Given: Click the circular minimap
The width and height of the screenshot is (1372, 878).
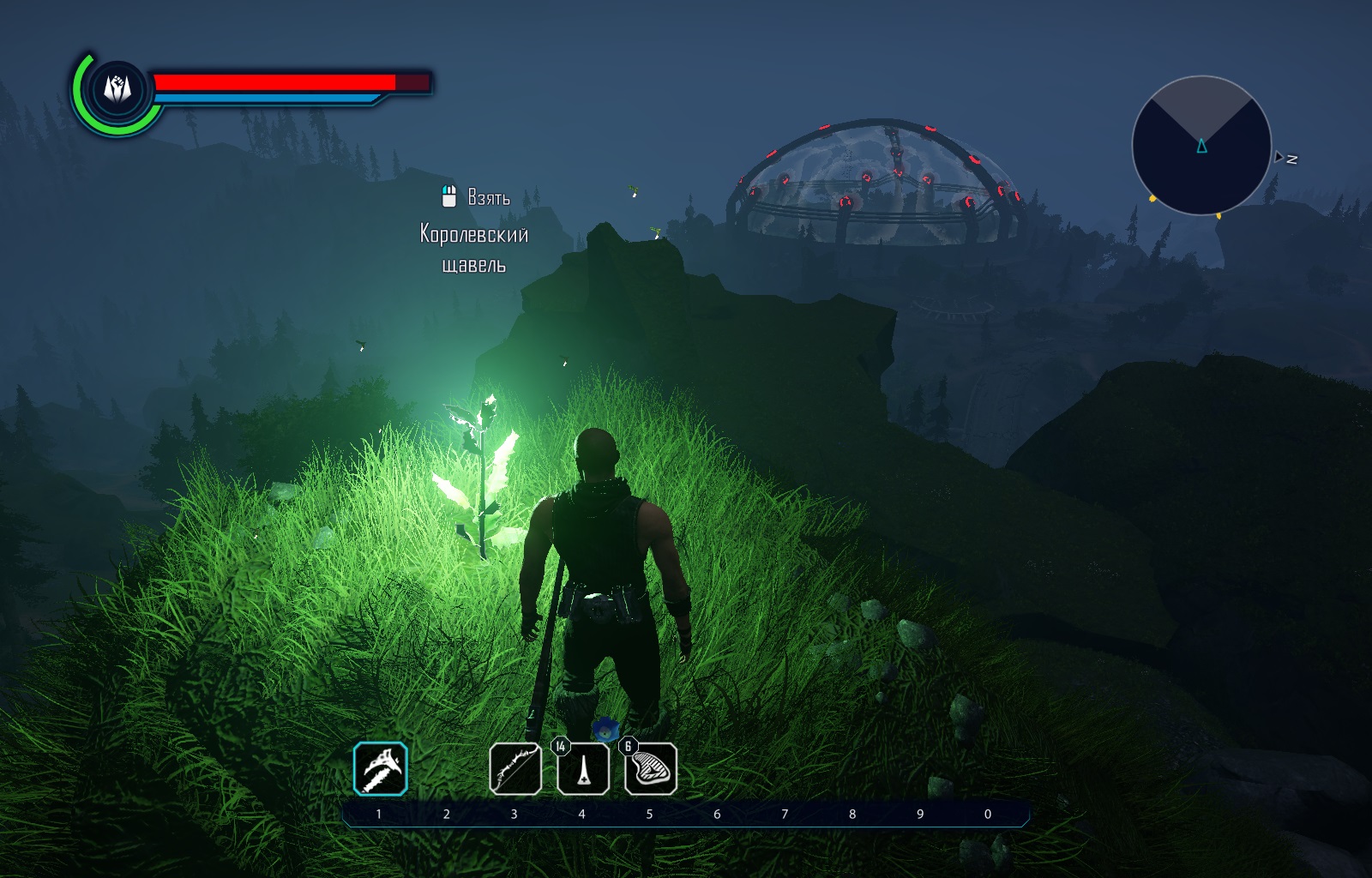Looking at the screenshot, I should pos(1200,146).
